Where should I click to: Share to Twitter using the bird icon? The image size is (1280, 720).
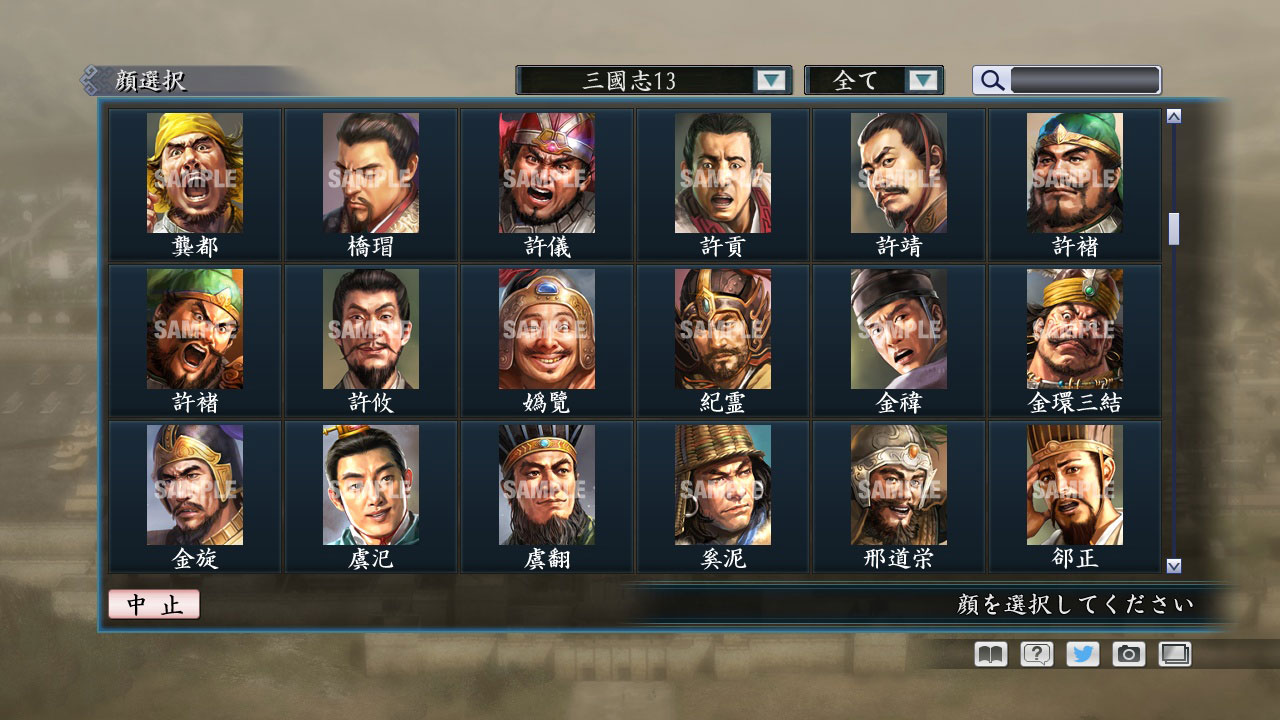pyautogui.click(x=1081, y=654)
